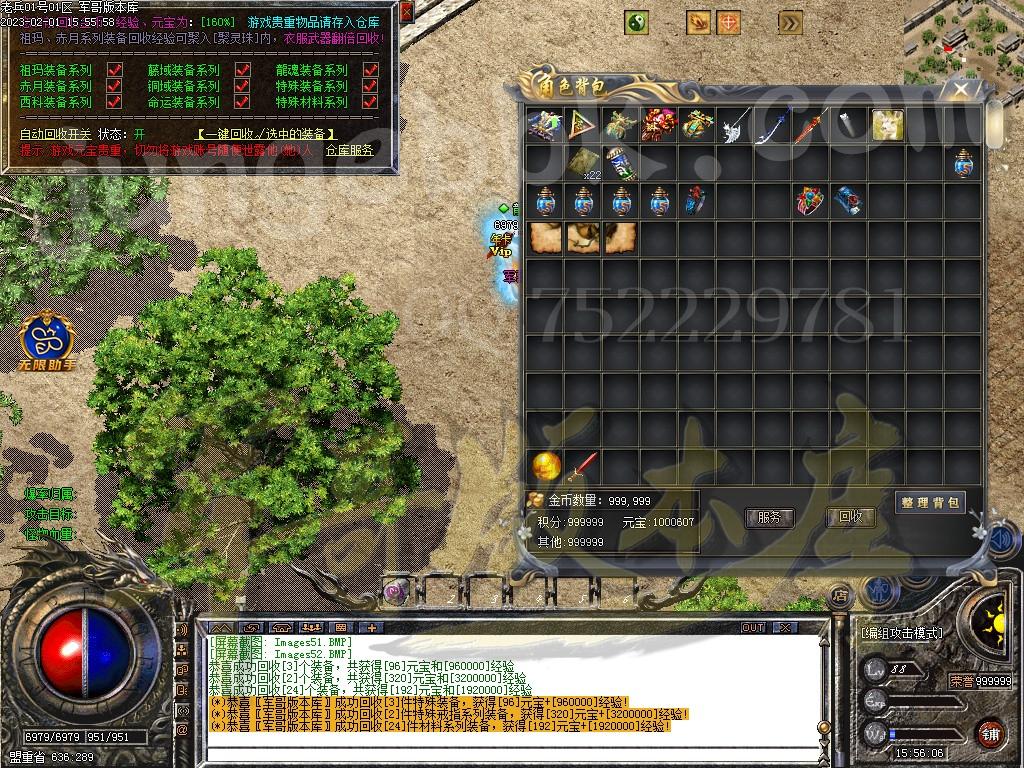Viewport: 1024px width, 768px height.
Task: Toggle the 祖玛装备系列 checkbox
Action: pyautogui.click(x=114, y=70)
